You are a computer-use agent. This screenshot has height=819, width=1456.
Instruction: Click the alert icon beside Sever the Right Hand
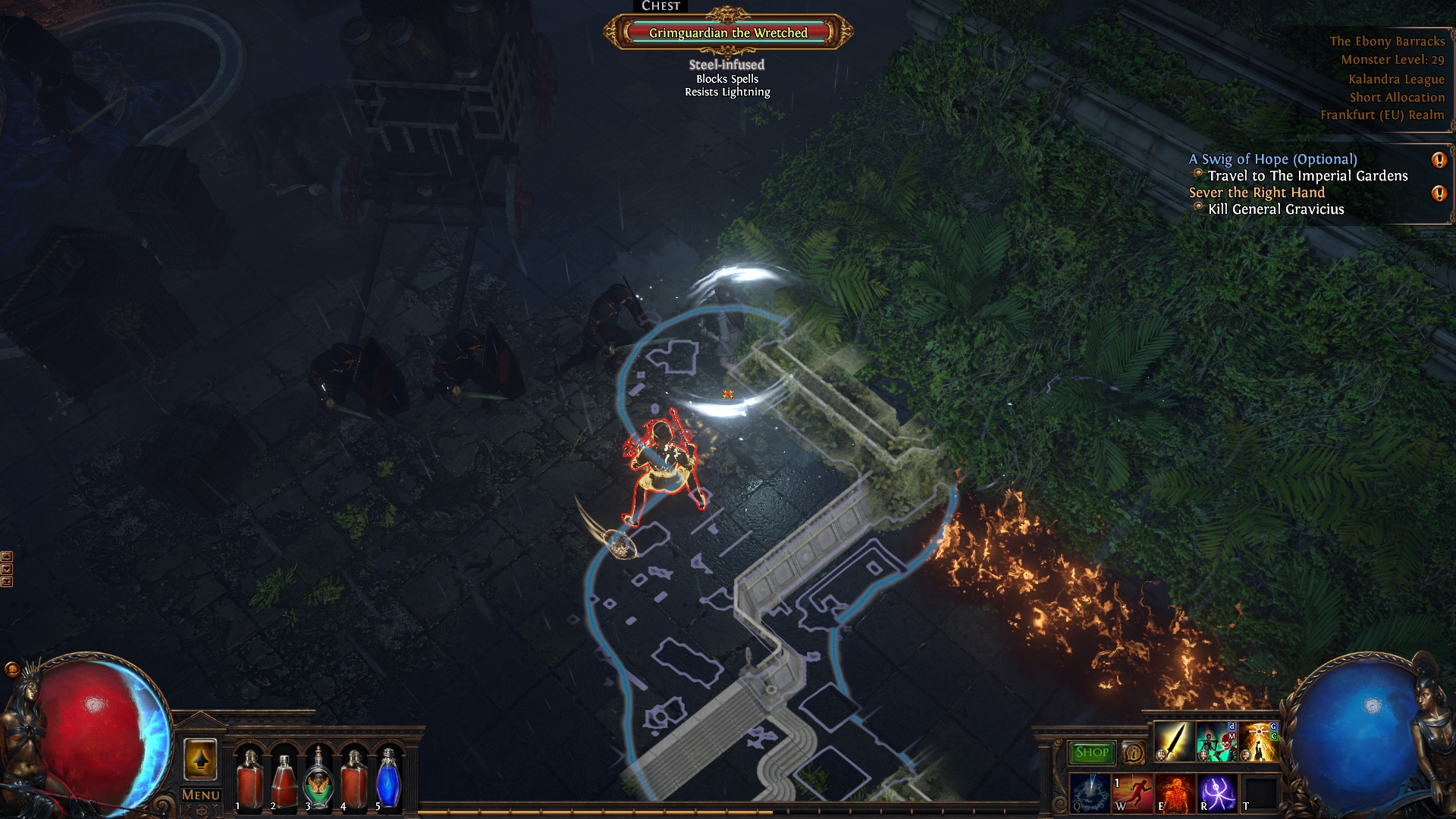point(1439,193)
